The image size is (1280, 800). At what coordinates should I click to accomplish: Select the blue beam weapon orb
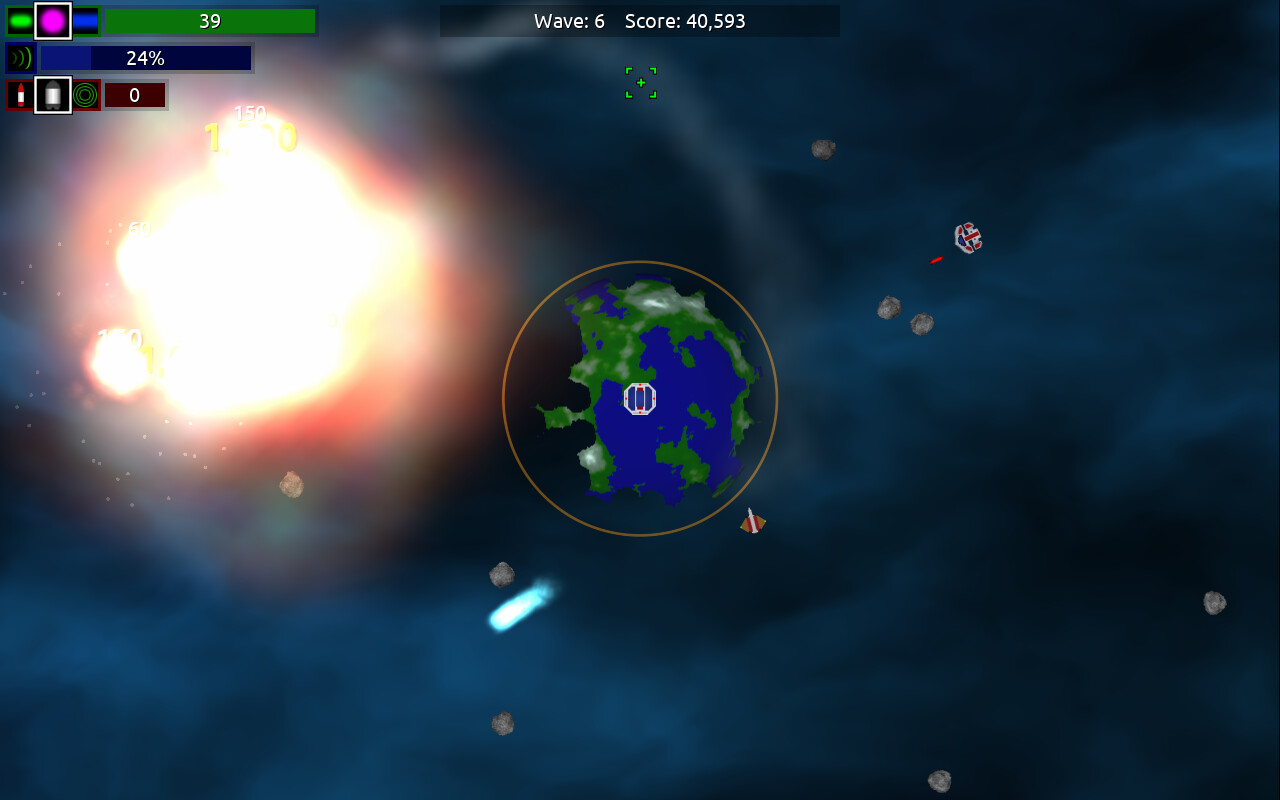point(84,20)
